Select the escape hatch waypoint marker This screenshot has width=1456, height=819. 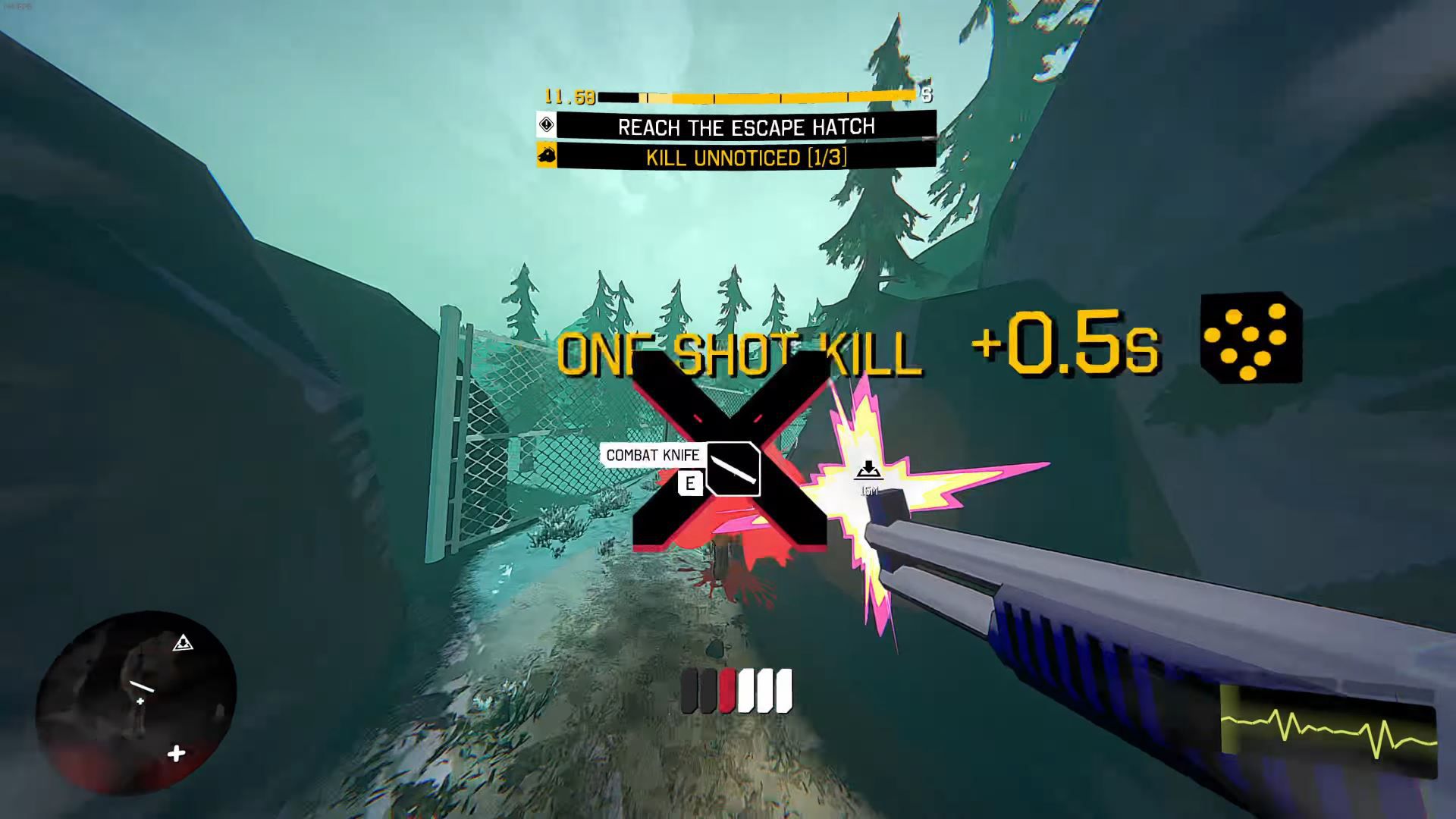[x=869, y=472]
